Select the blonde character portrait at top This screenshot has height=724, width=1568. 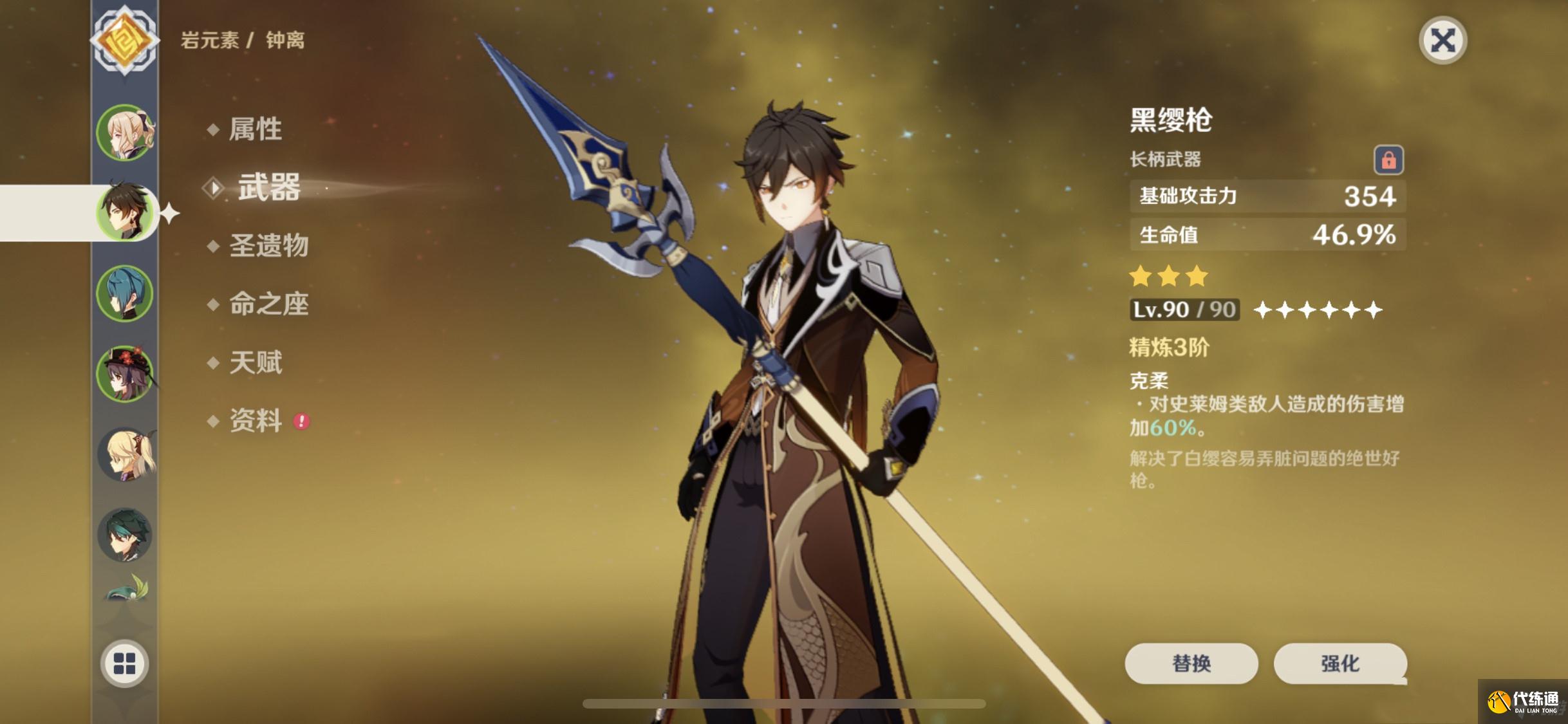(x=125, y=133)
